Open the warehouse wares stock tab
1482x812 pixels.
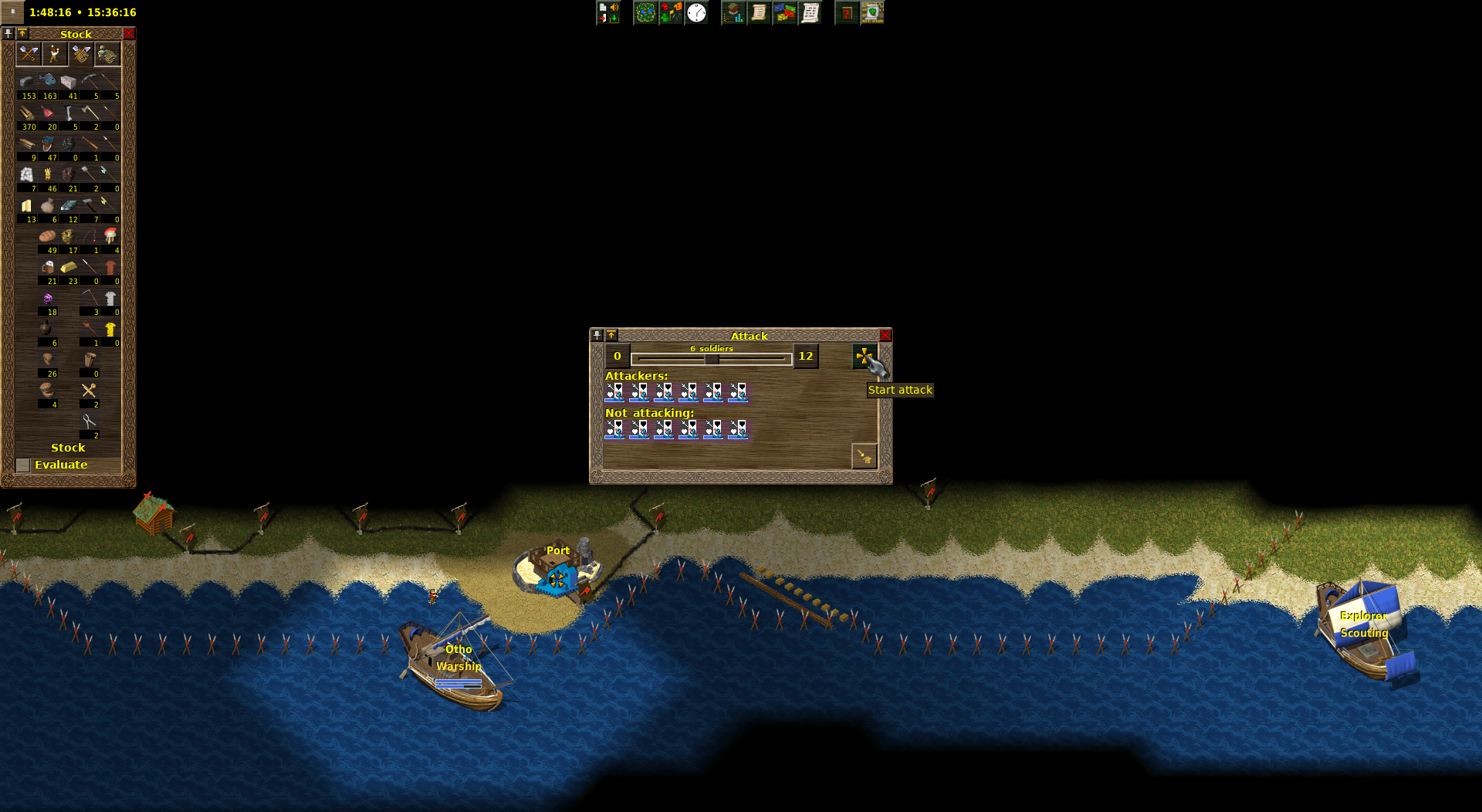[x=81, y=54]
